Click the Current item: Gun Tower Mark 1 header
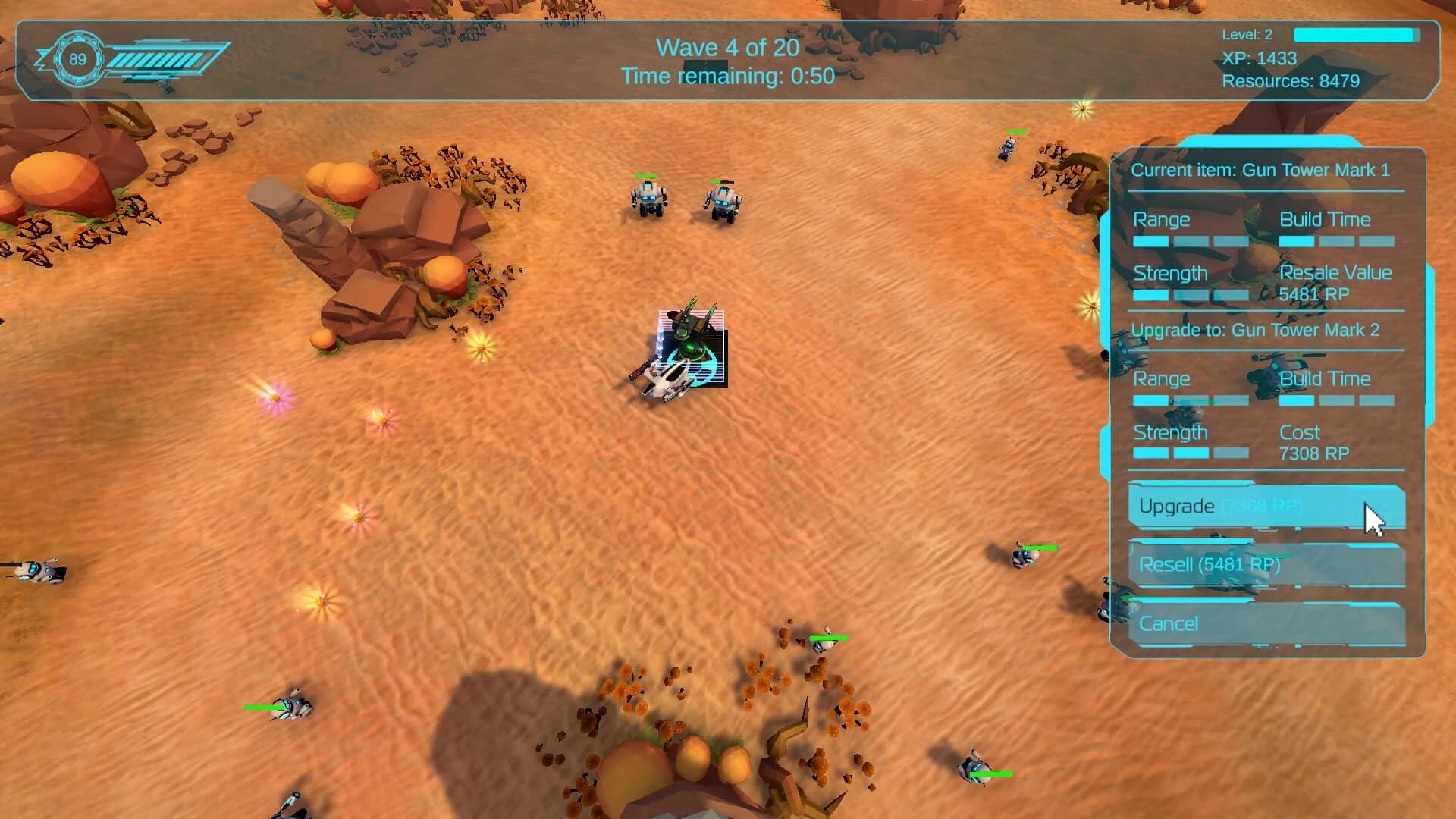The height and width of the screenshot is (819, 1456). click(x=1263, y=170)
